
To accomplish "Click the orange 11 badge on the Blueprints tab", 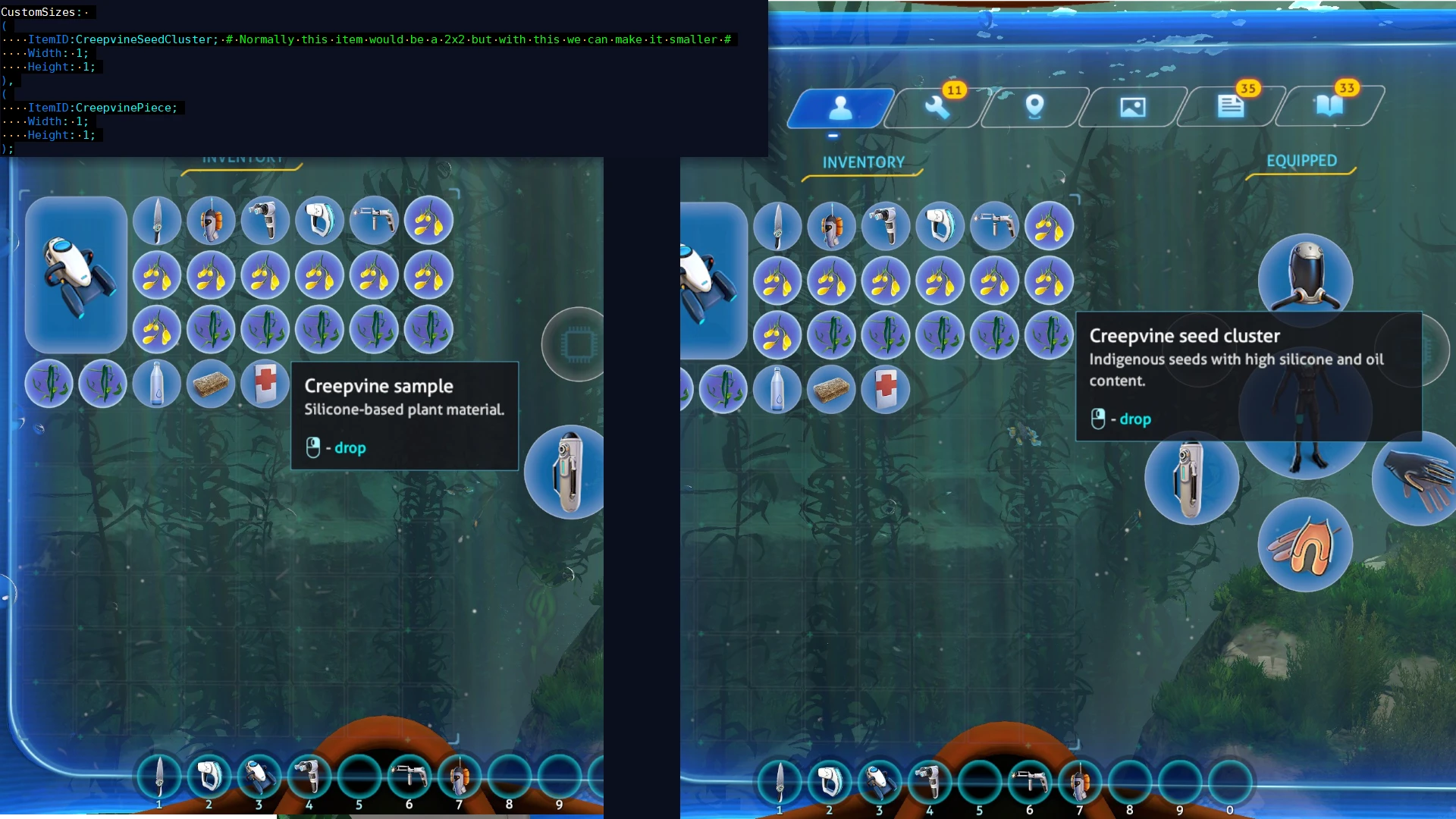I will (953, 89).
